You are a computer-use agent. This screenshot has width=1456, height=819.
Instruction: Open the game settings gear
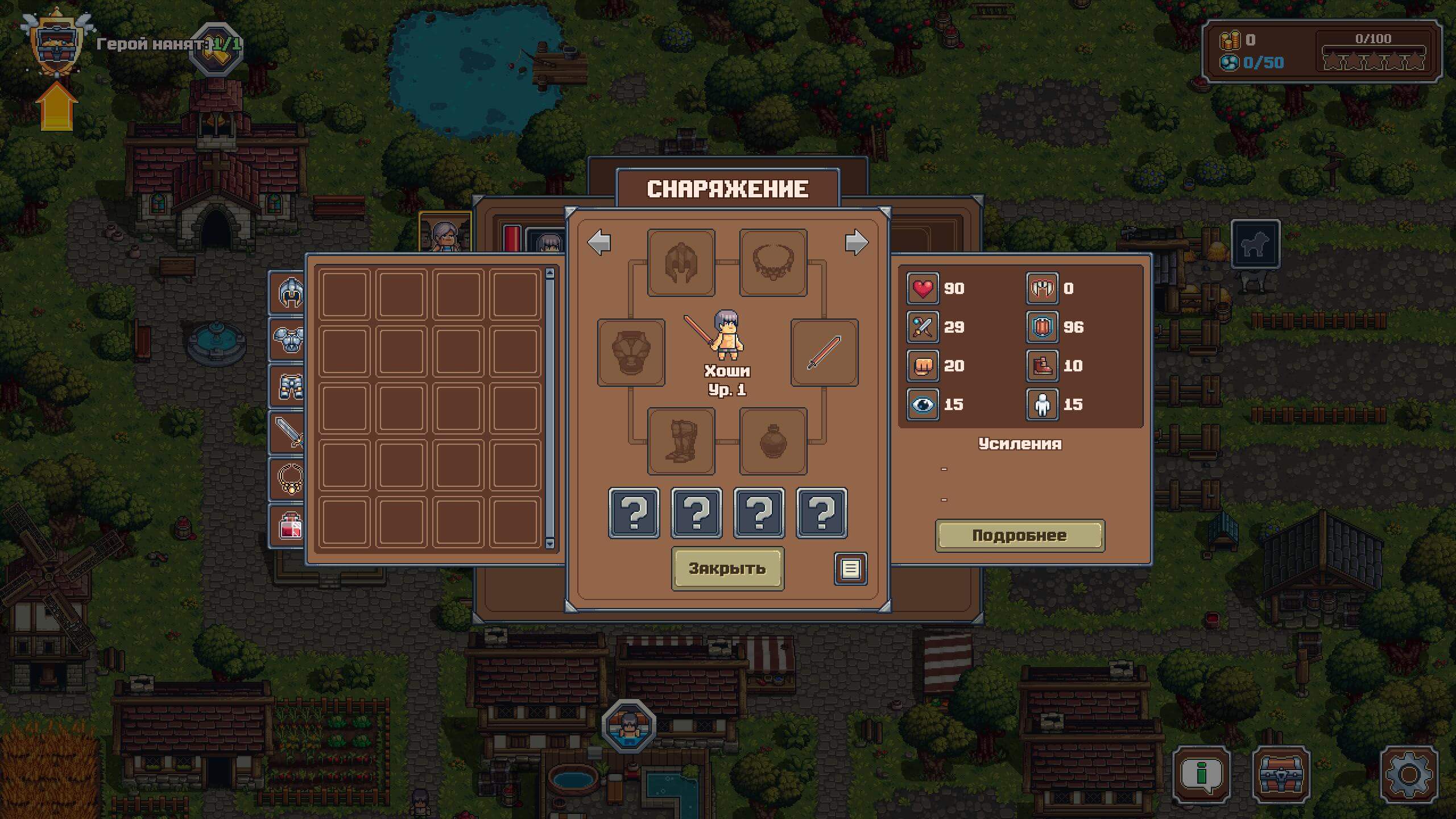click(x=1408, y=775)
